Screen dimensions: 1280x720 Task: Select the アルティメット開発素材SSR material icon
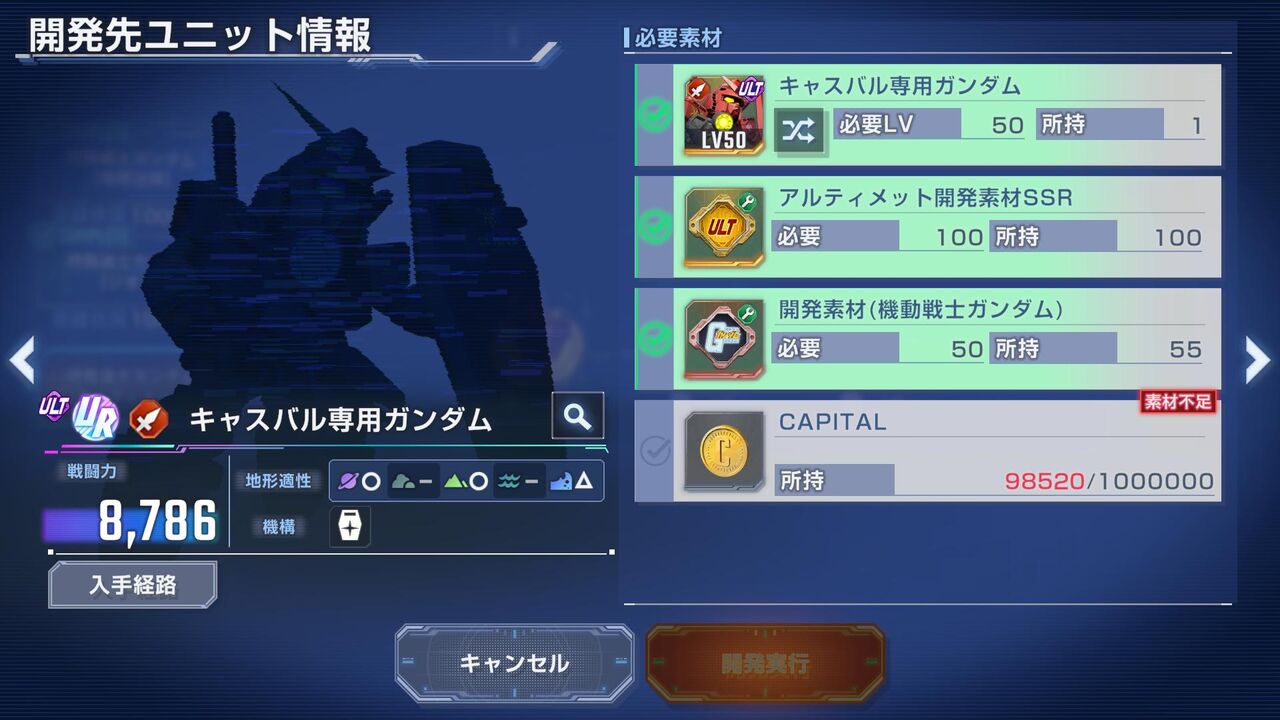tap(724, 227)
